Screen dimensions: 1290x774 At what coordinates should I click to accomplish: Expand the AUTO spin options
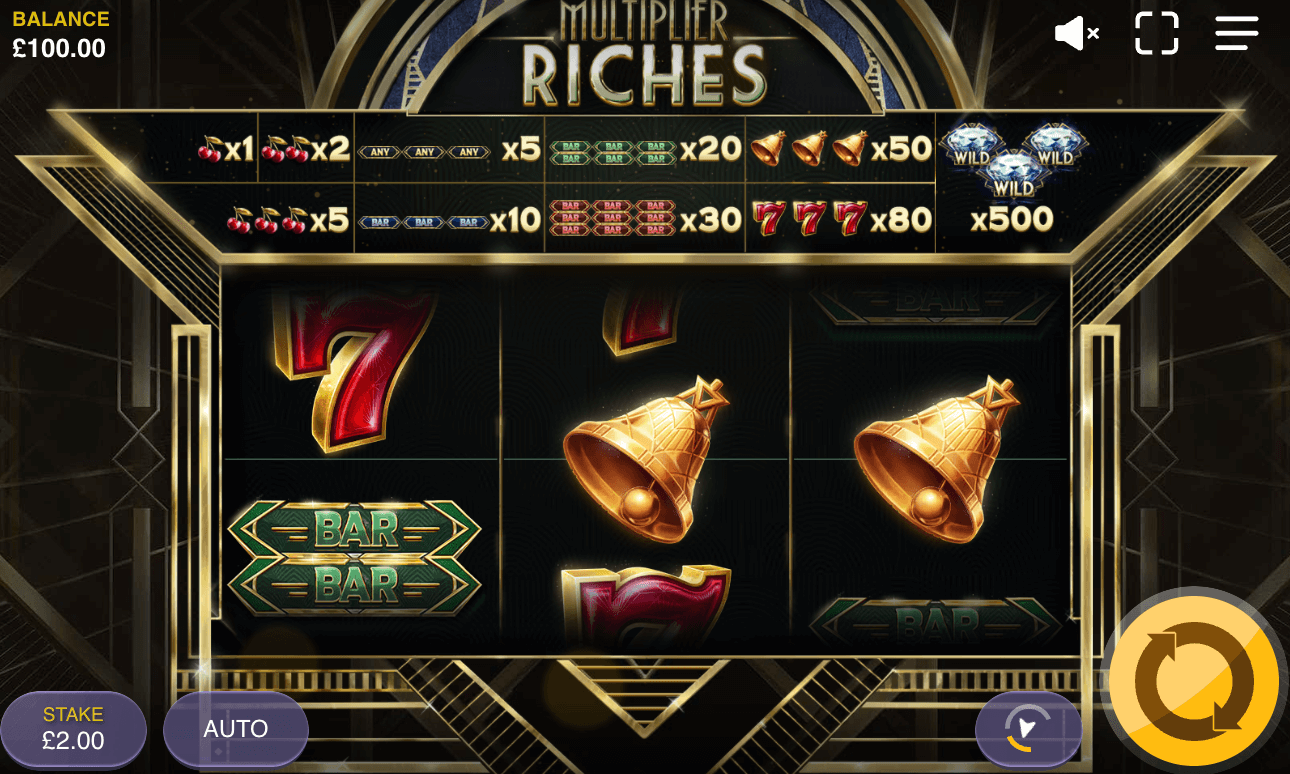click(236, 728)
